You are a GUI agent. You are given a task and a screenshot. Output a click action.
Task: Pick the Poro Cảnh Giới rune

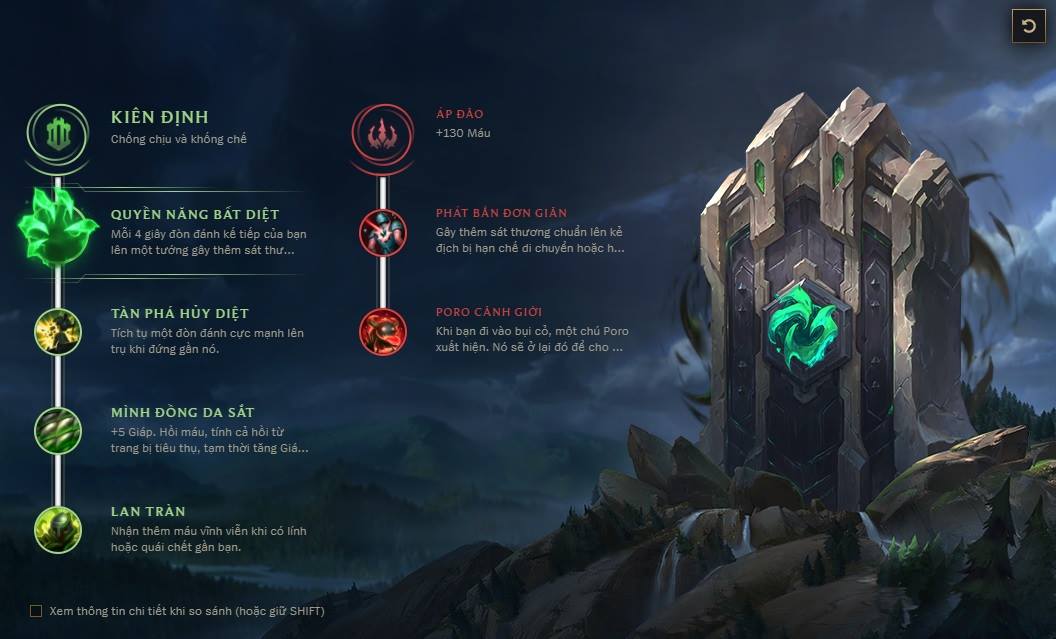pos(383,331)
